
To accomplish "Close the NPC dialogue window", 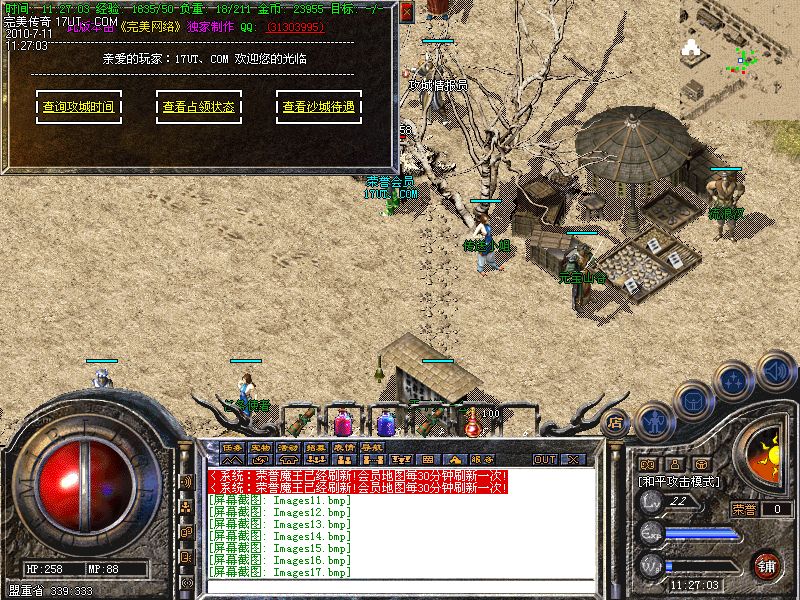I will pos(406,13).
